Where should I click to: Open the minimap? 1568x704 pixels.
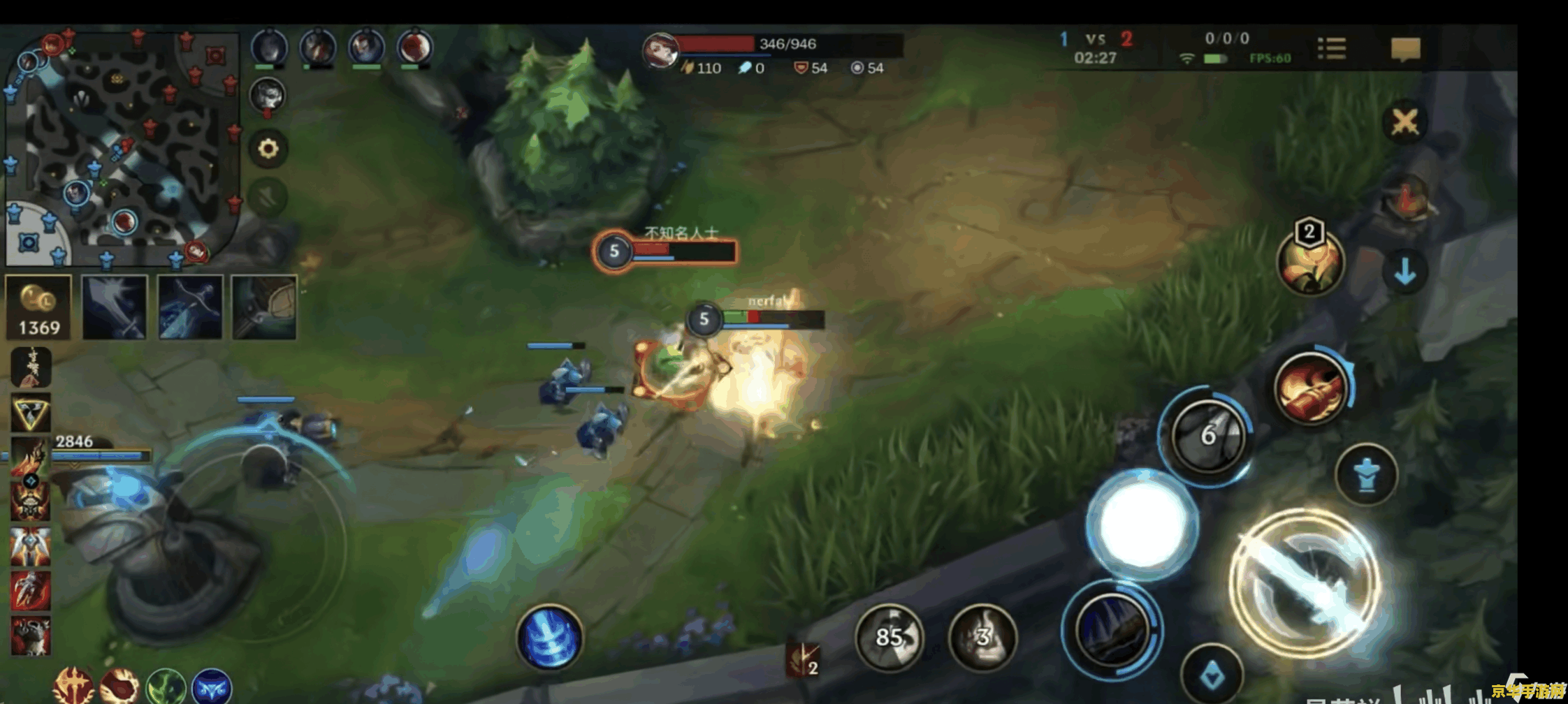coord(122,148)
